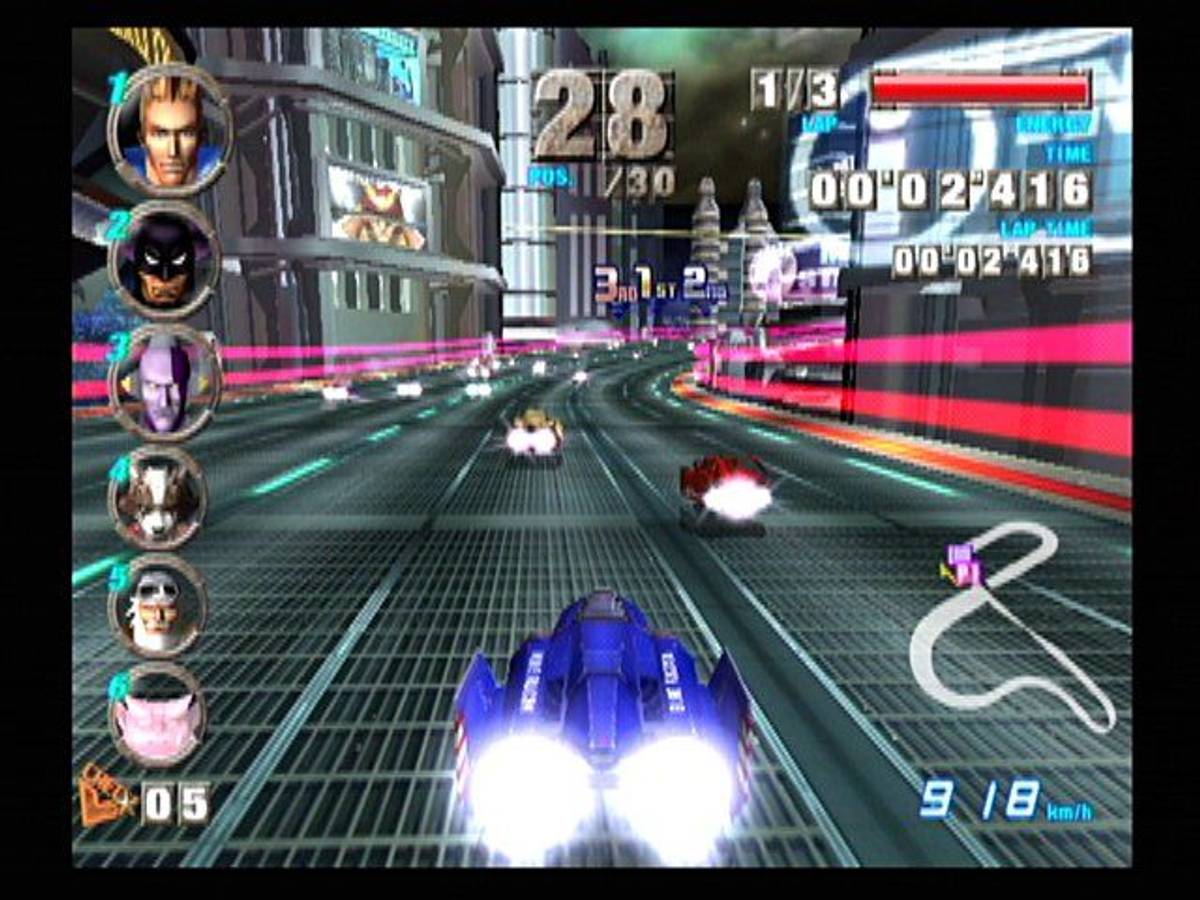Choose the purple-faced pilot portrait ranked third

tap(165, 382)
